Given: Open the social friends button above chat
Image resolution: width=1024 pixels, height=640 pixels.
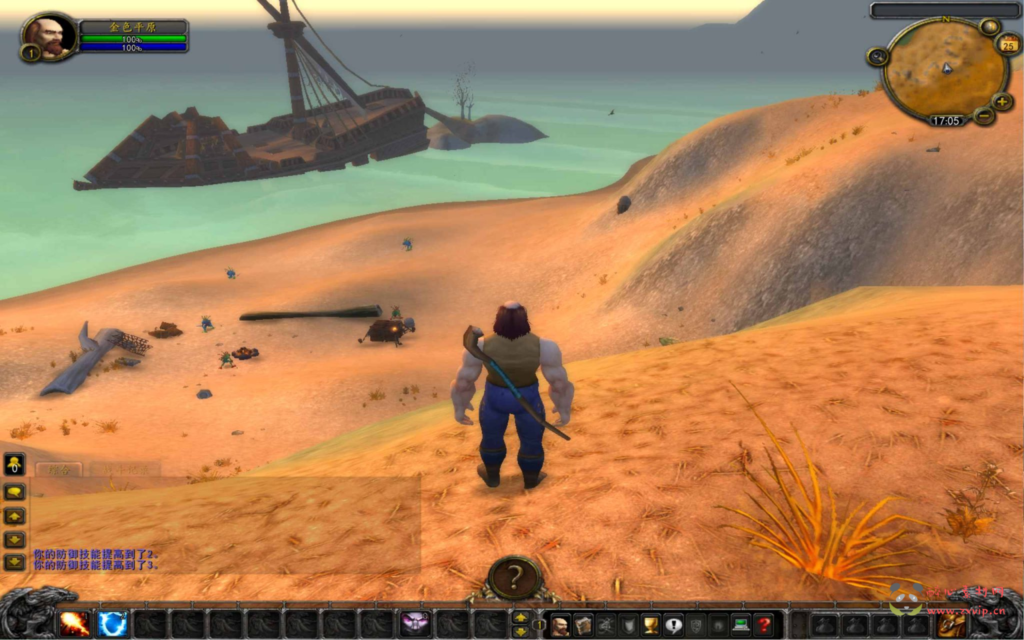Looking at the screenshot, I should click(14, 464).
